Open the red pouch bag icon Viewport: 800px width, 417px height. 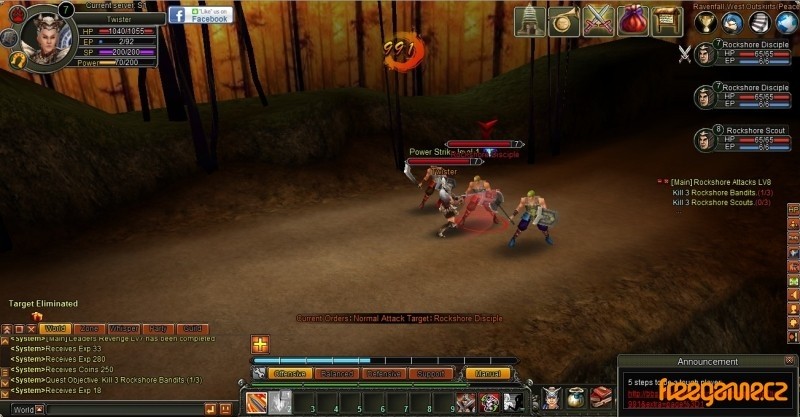click(632, 20)
